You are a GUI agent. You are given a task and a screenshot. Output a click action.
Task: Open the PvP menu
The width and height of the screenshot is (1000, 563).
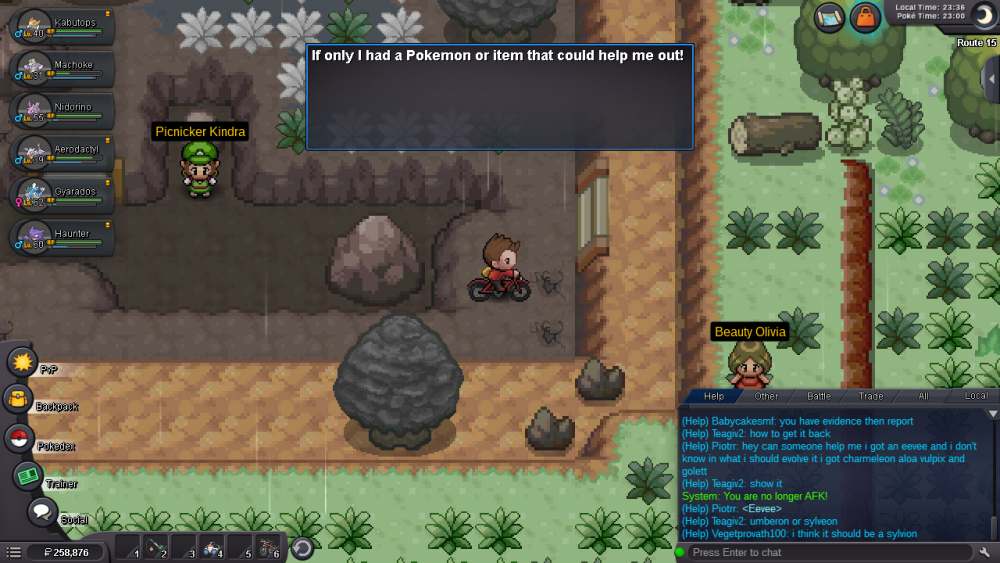click(22, 362)
